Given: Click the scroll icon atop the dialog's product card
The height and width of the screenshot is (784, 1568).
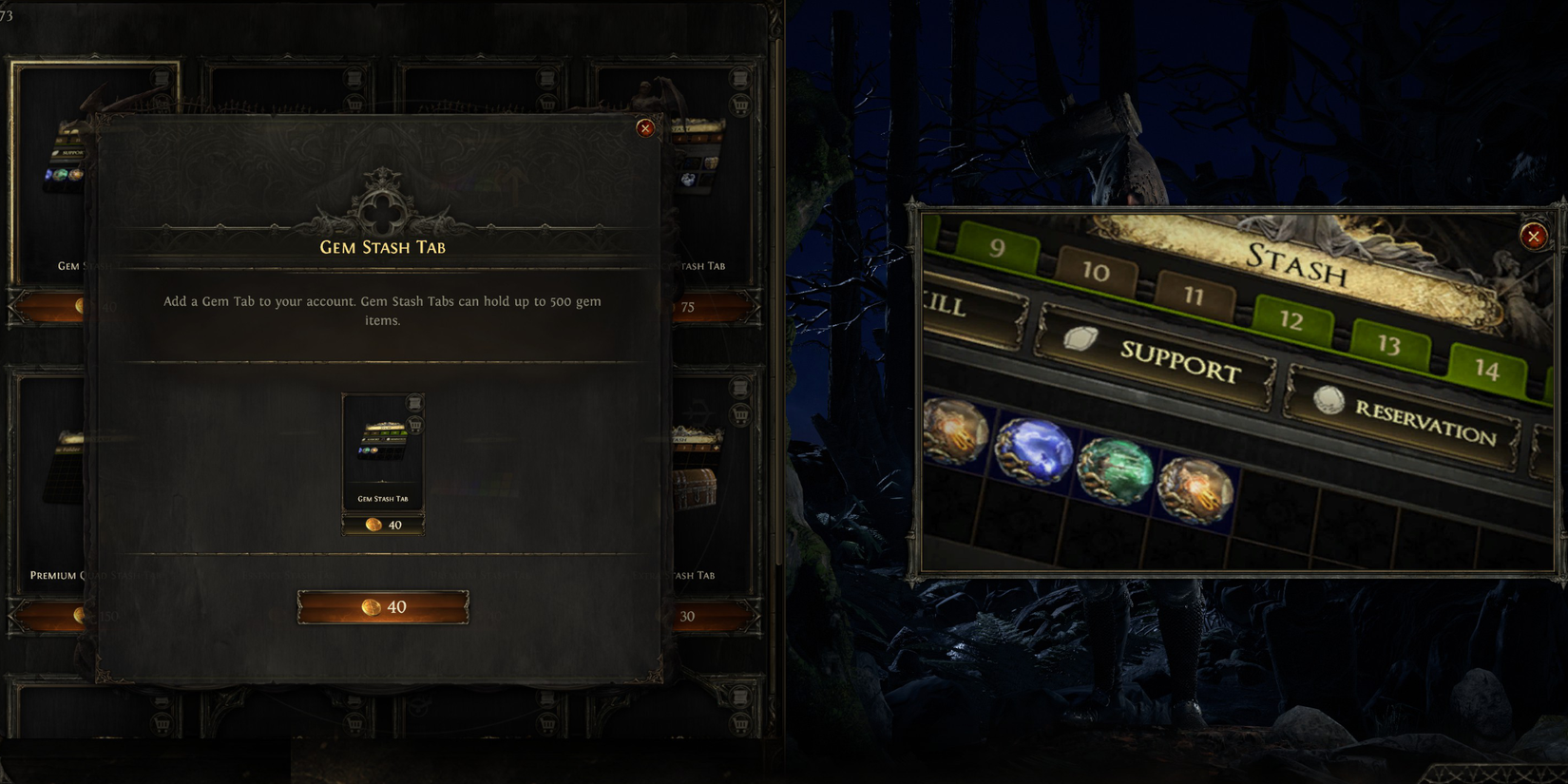Looking at the screenshot, I should point(415,403).
